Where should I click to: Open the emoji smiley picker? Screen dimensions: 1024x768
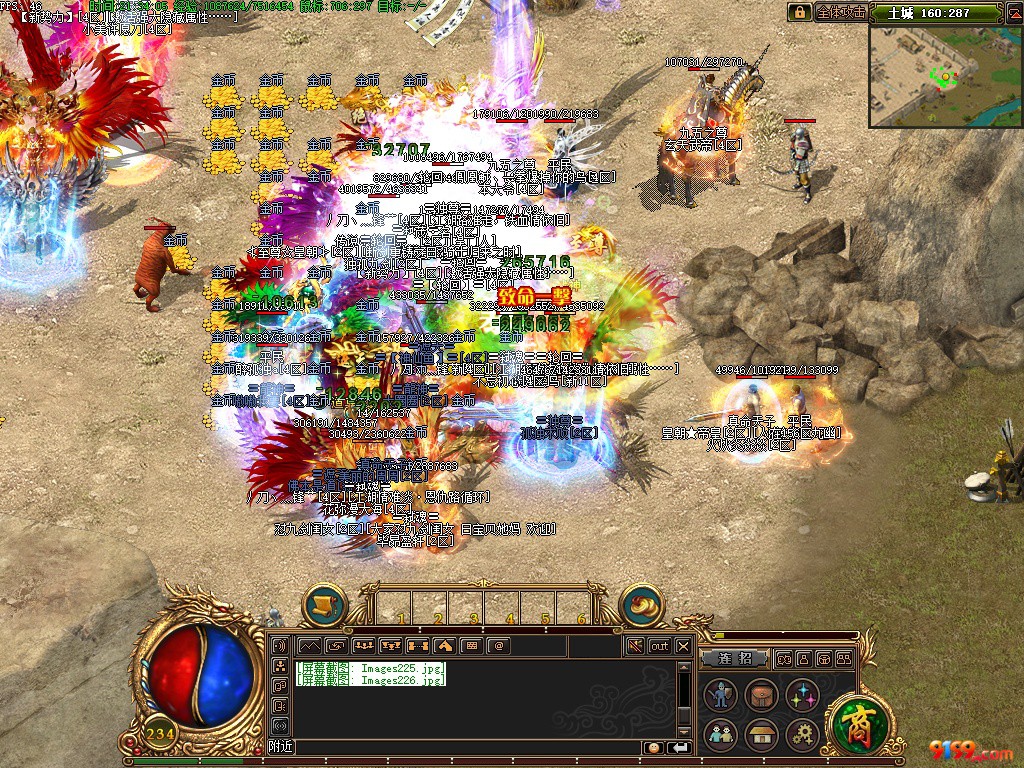(x=653, y=747)
